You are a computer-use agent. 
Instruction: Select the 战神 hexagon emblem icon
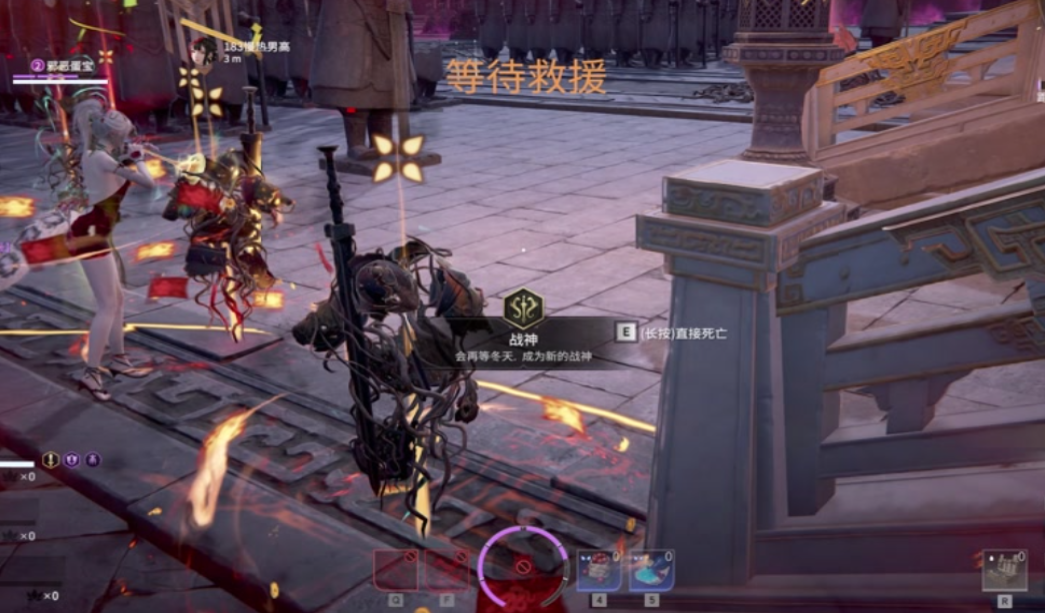coord(523,308)
